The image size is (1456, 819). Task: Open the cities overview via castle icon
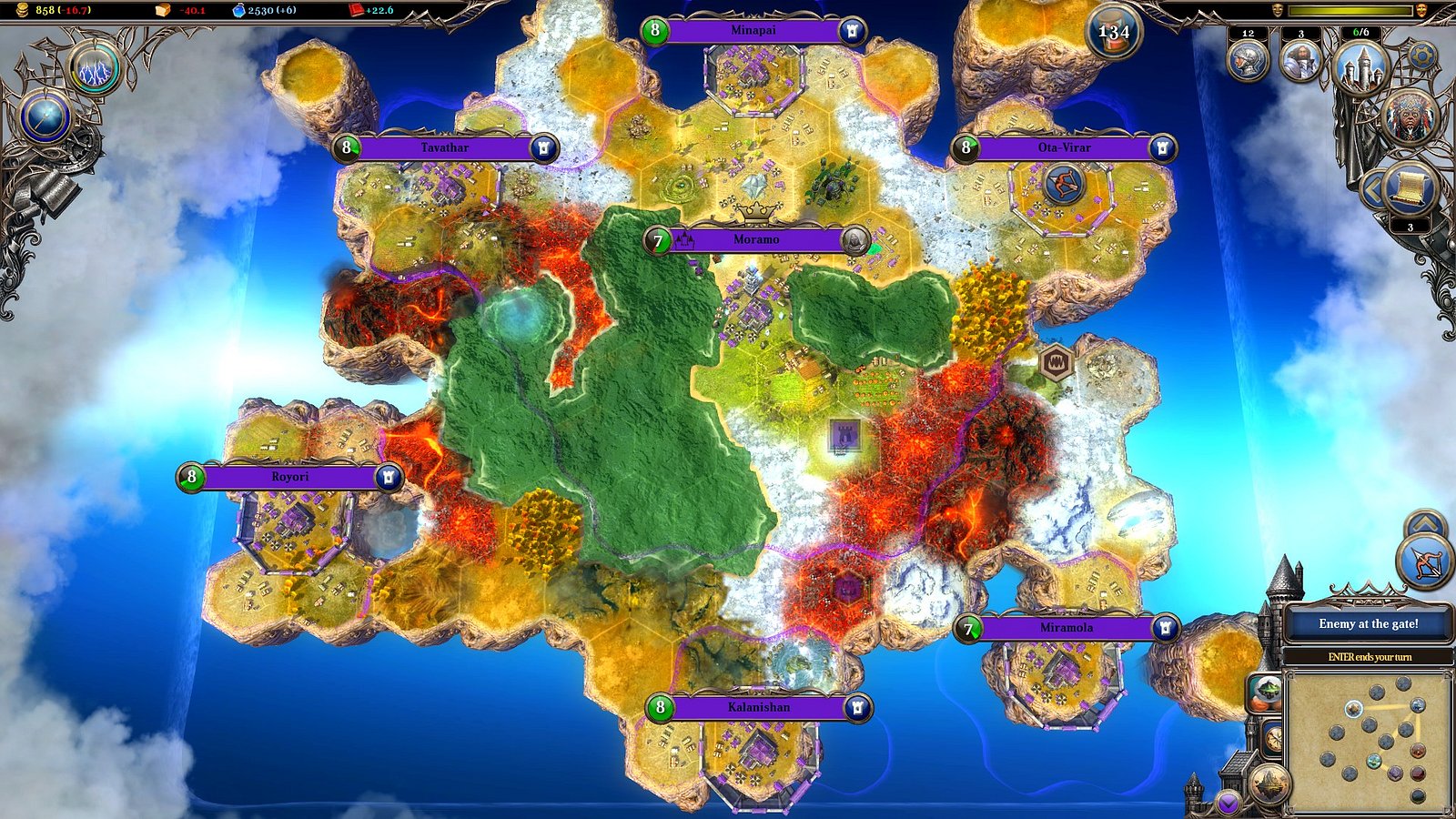click(1361, 64)
